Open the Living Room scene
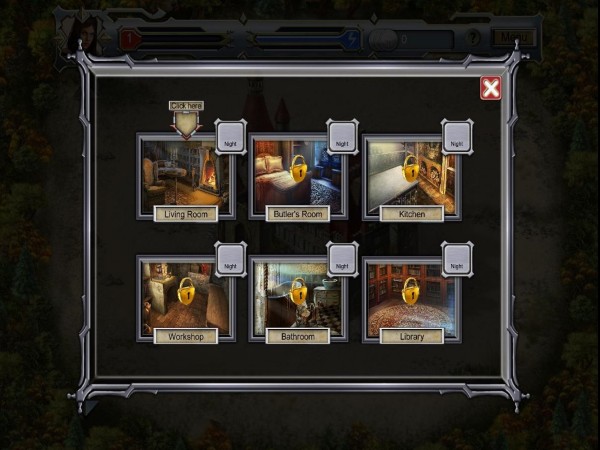 pos(184,172)
